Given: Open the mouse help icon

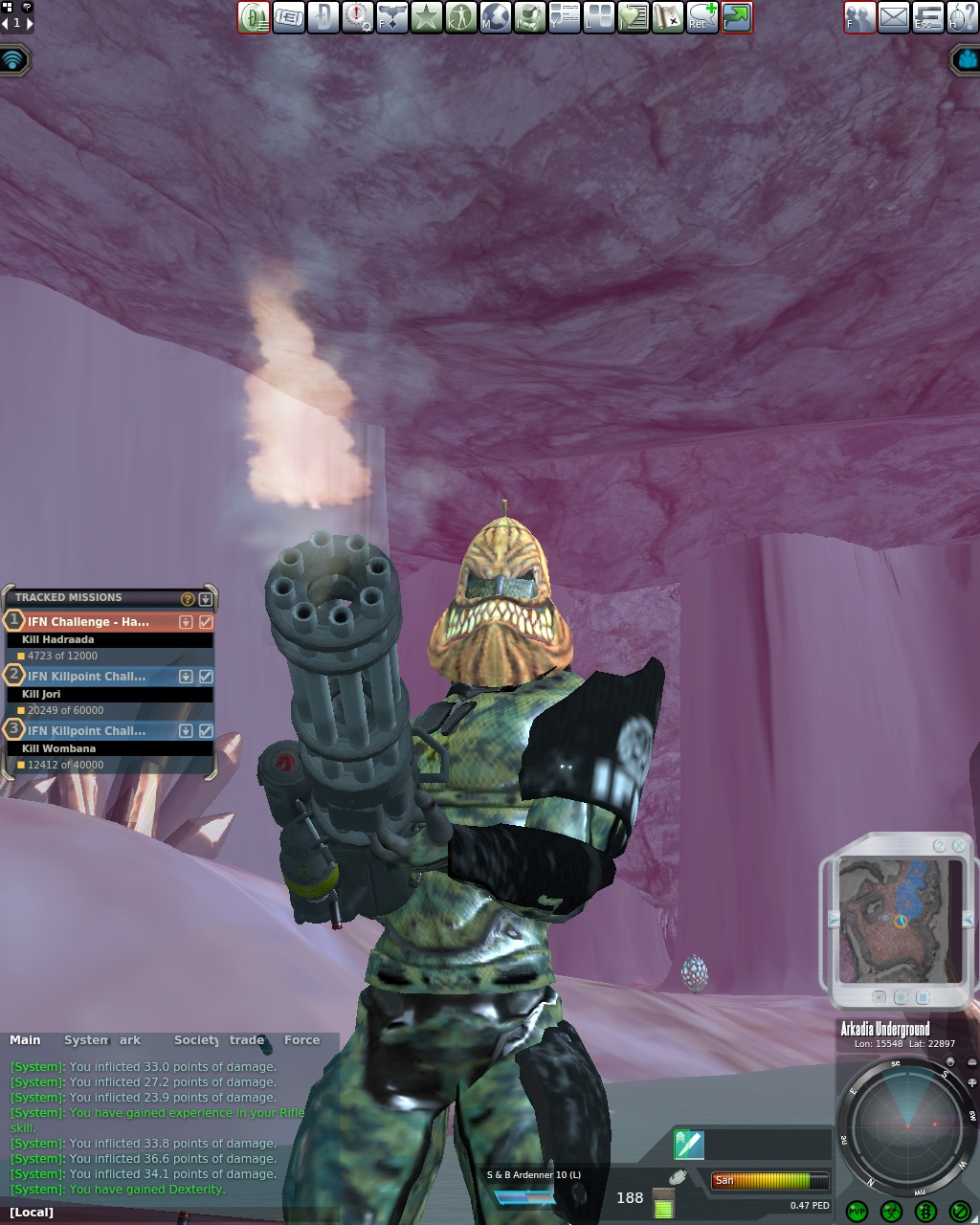Looking at the screenshot, I should point(962,17).
